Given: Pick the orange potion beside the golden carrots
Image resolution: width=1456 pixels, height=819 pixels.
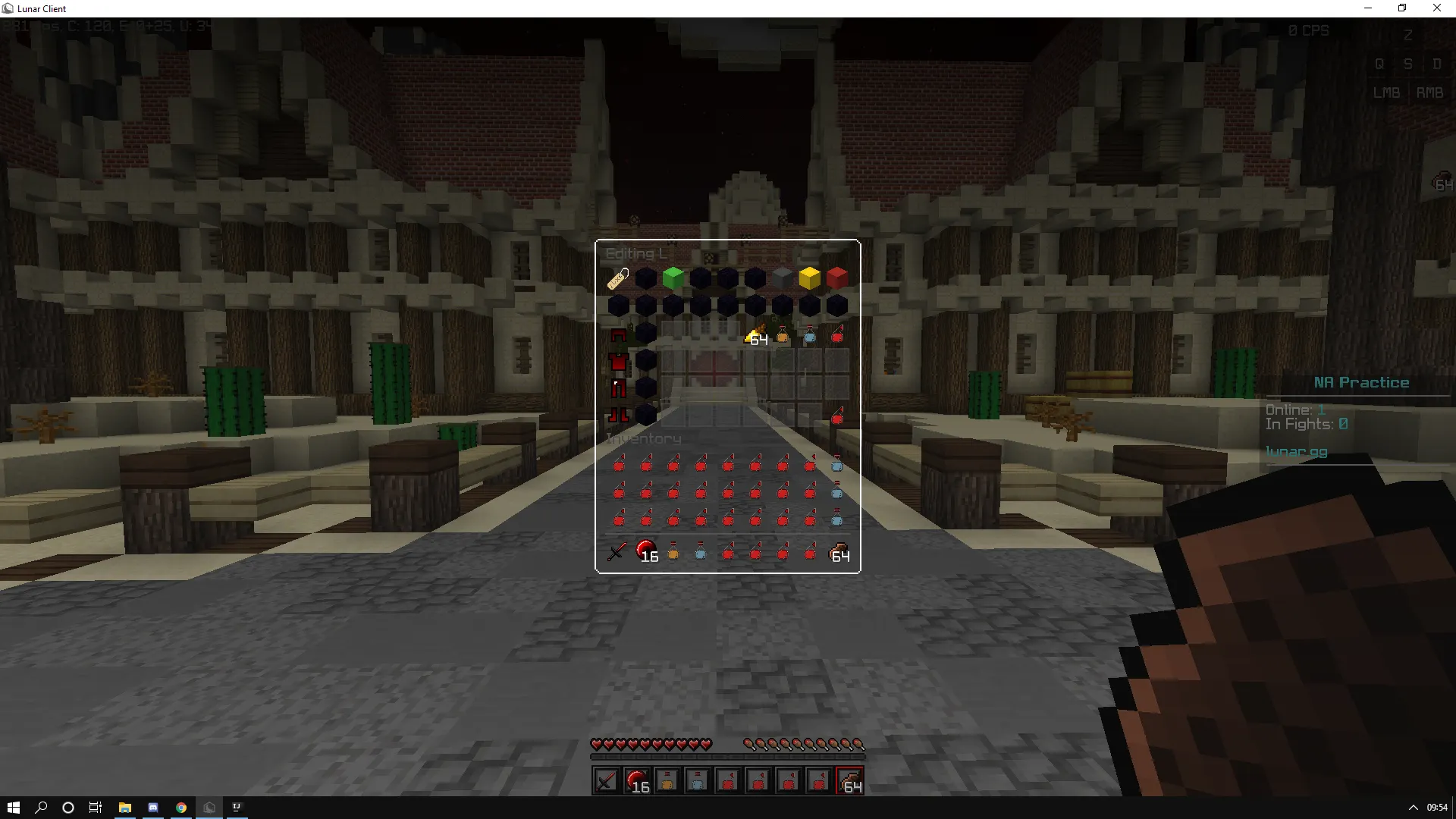Looking at the screenshot, I should pyautogui.click(x=783, y=335).
